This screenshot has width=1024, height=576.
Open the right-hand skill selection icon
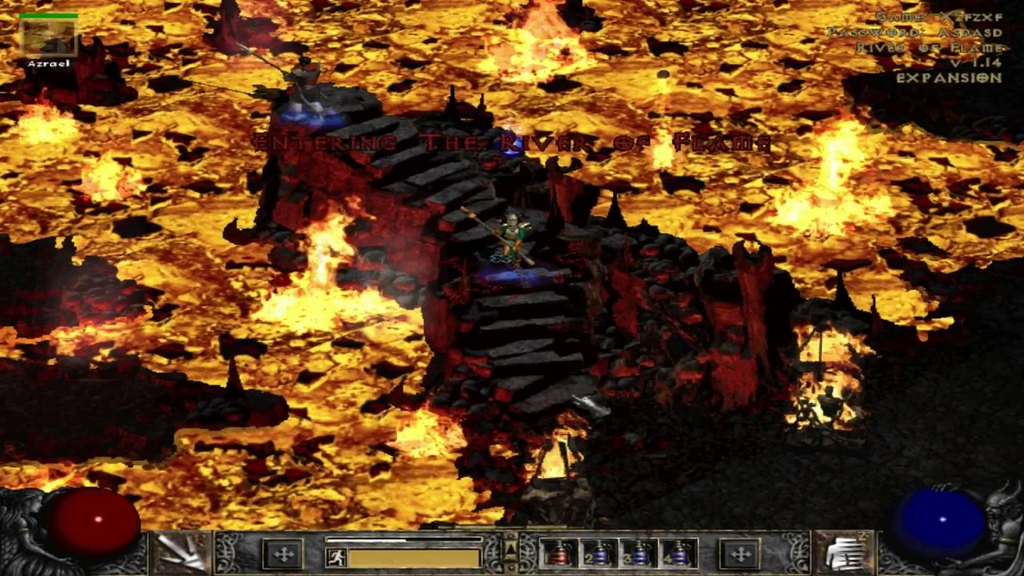coord(842,553)
